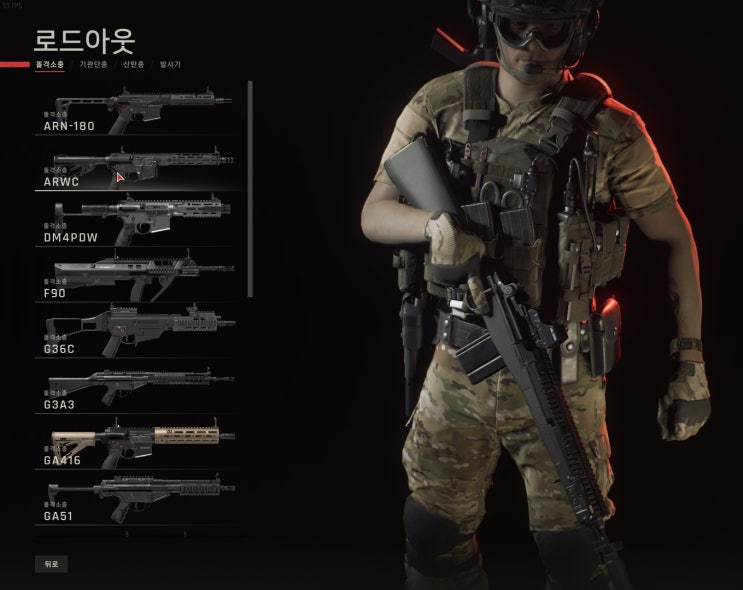743x590 pixels.
Task: Select the ARN-180 rifle
Action: [x=140, y=108]
